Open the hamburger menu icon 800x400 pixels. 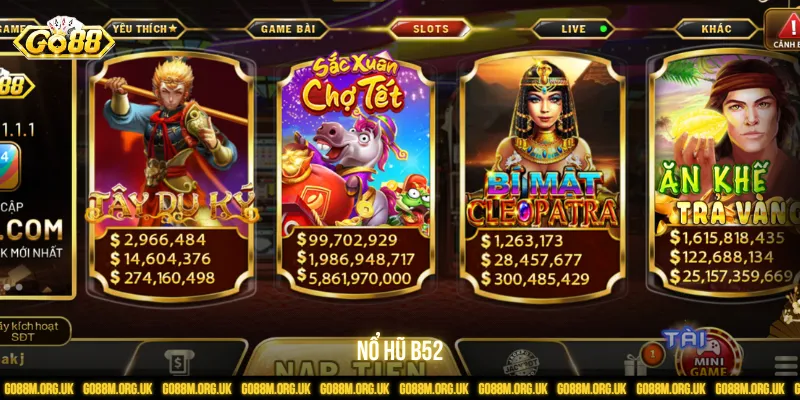click(786, 364)
